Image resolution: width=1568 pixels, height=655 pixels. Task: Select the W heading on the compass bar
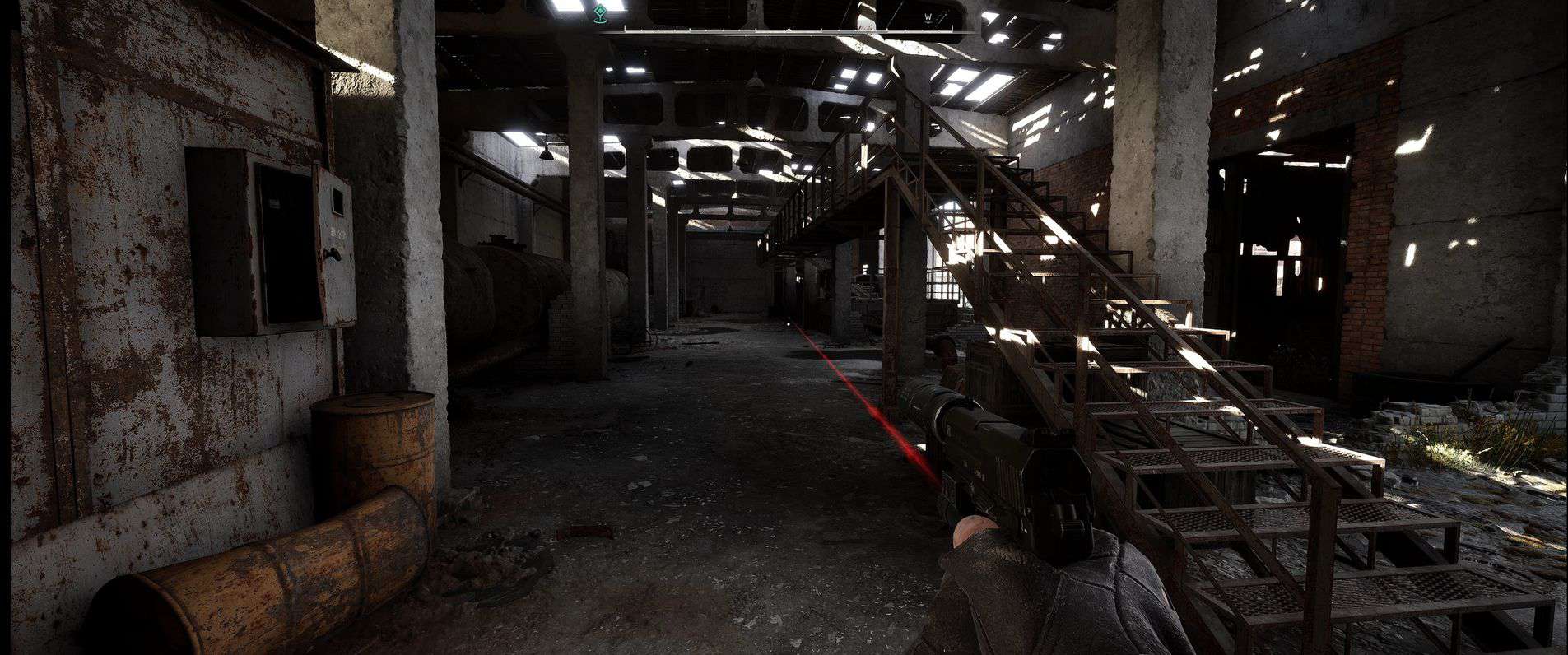click(x=928, y=16)
